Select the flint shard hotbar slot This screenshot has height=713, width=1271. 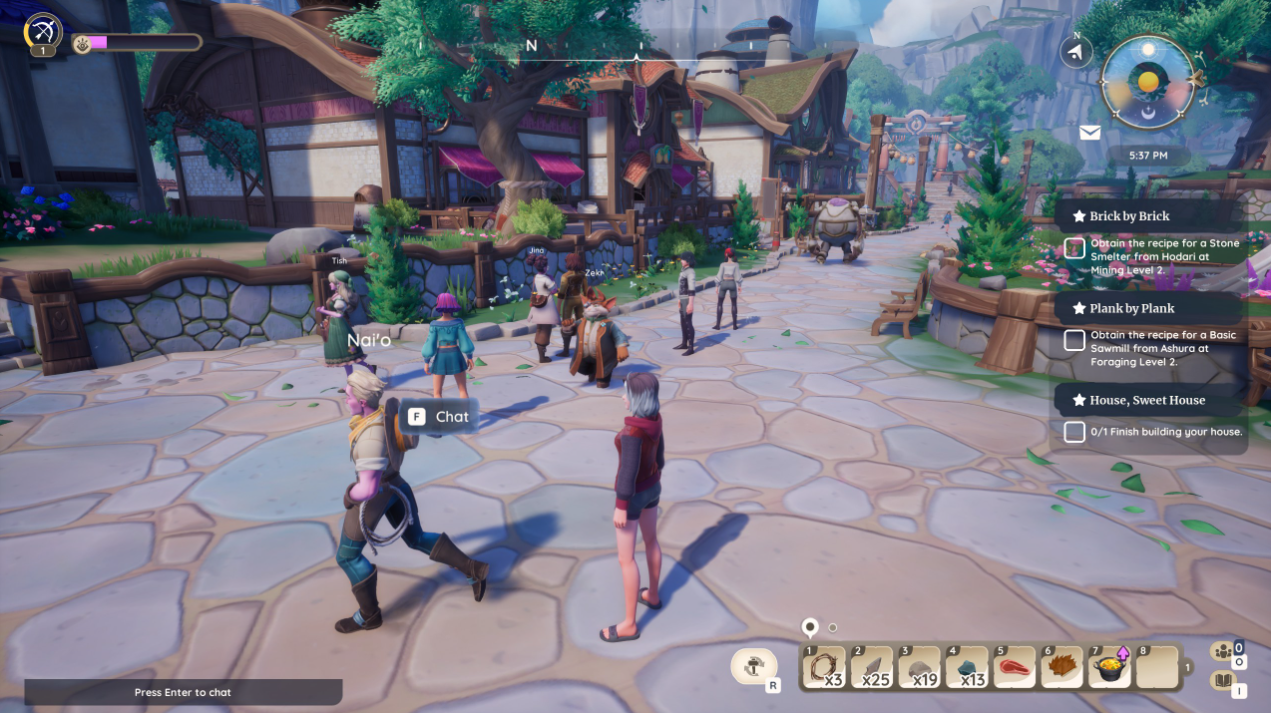click(x=872, y=667)
